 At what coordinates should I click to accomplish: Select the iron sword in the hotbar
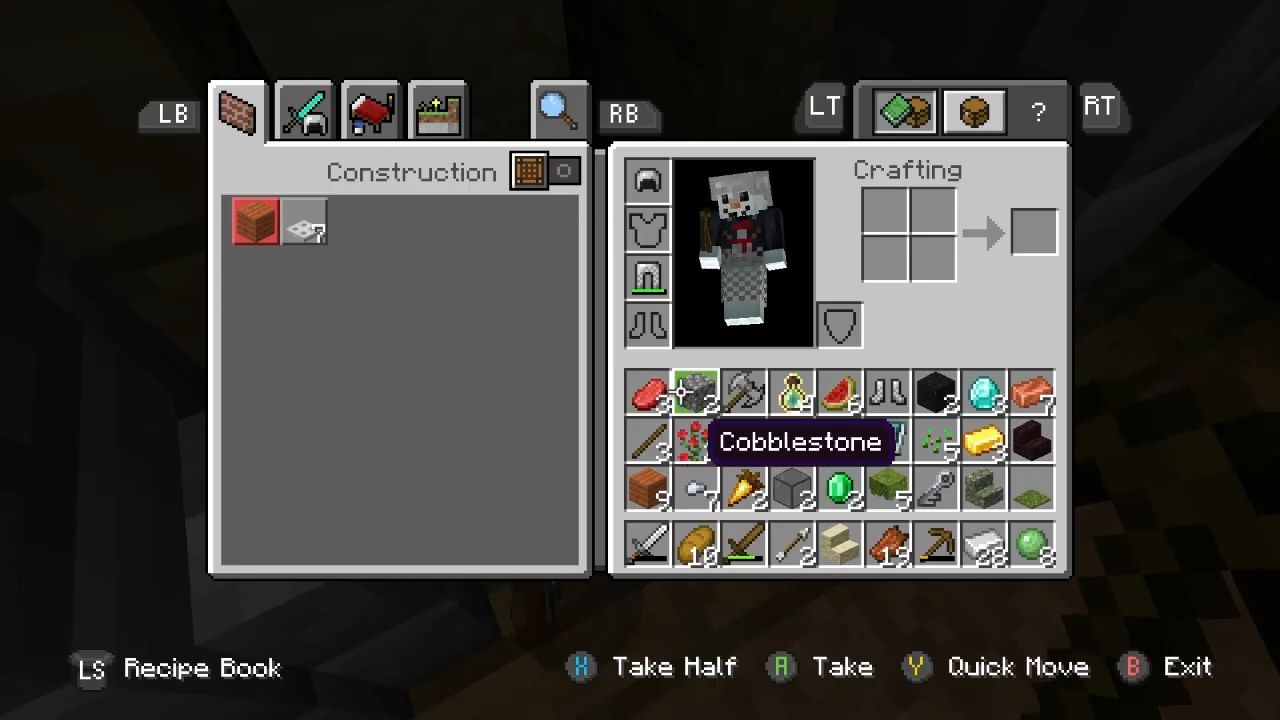click(648, 546)
